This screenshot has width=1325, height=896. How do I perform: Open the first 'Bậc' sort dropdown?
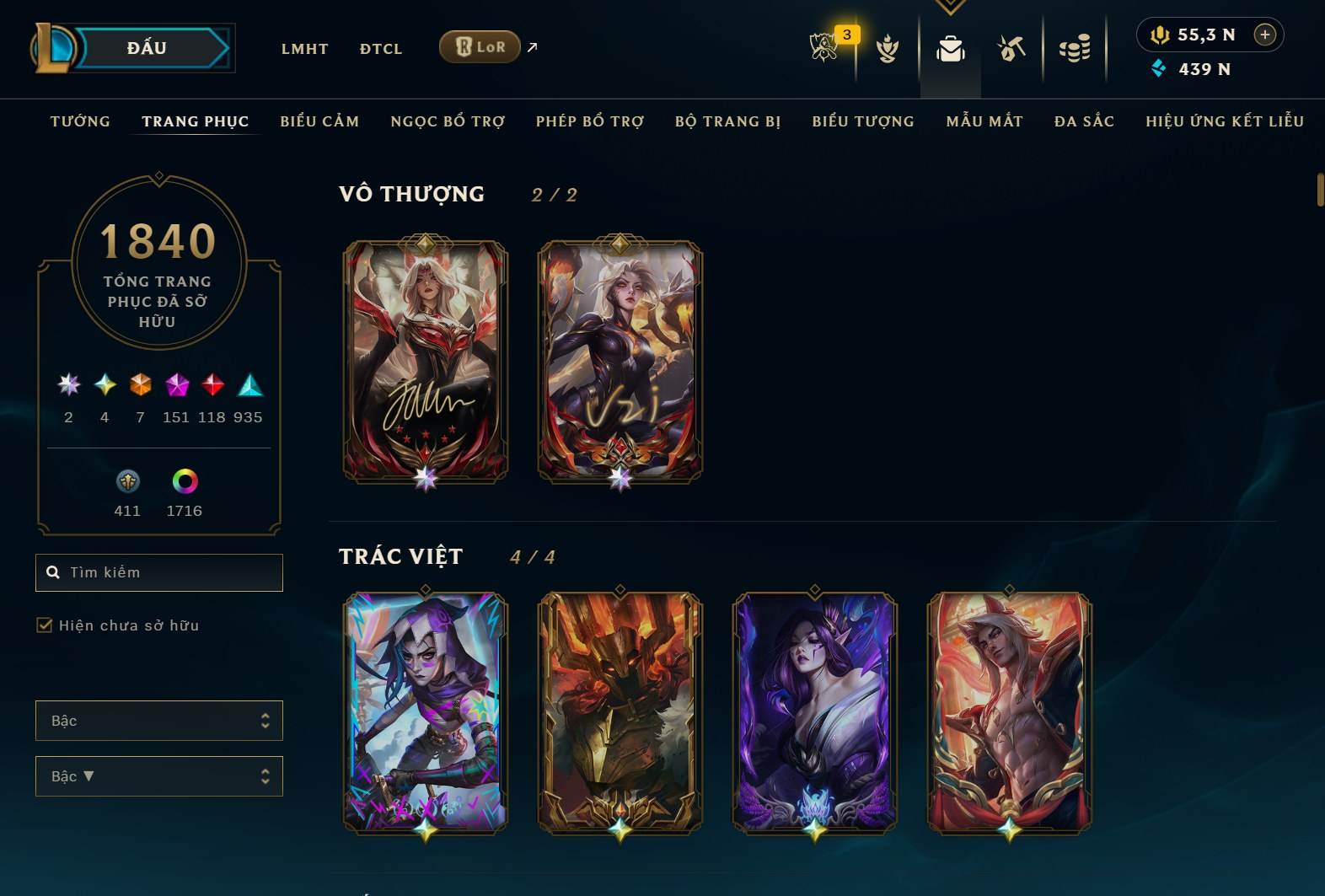(158, 721)
